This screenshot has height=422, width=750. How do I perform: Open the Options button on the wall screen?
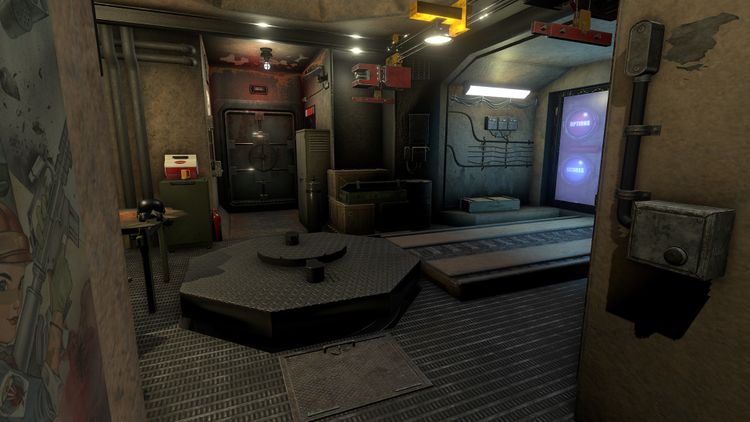point(581,123)
